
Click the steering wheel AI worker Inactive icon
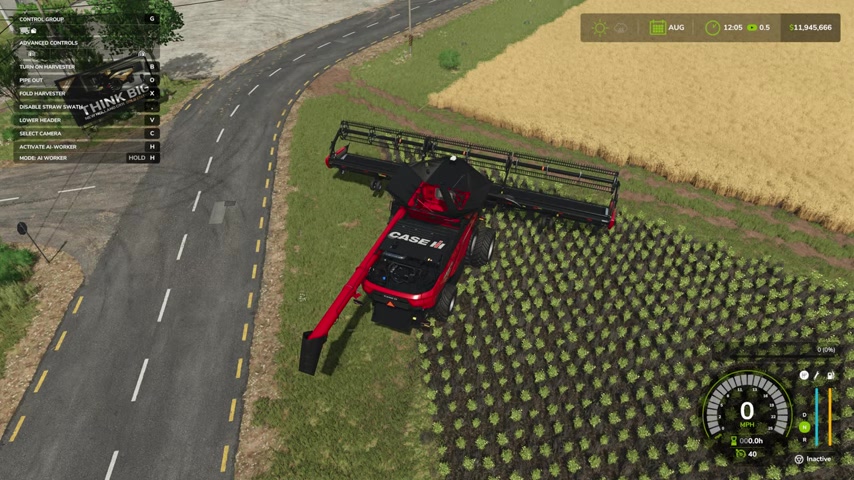pyautogui.click(x=799, y=459)
